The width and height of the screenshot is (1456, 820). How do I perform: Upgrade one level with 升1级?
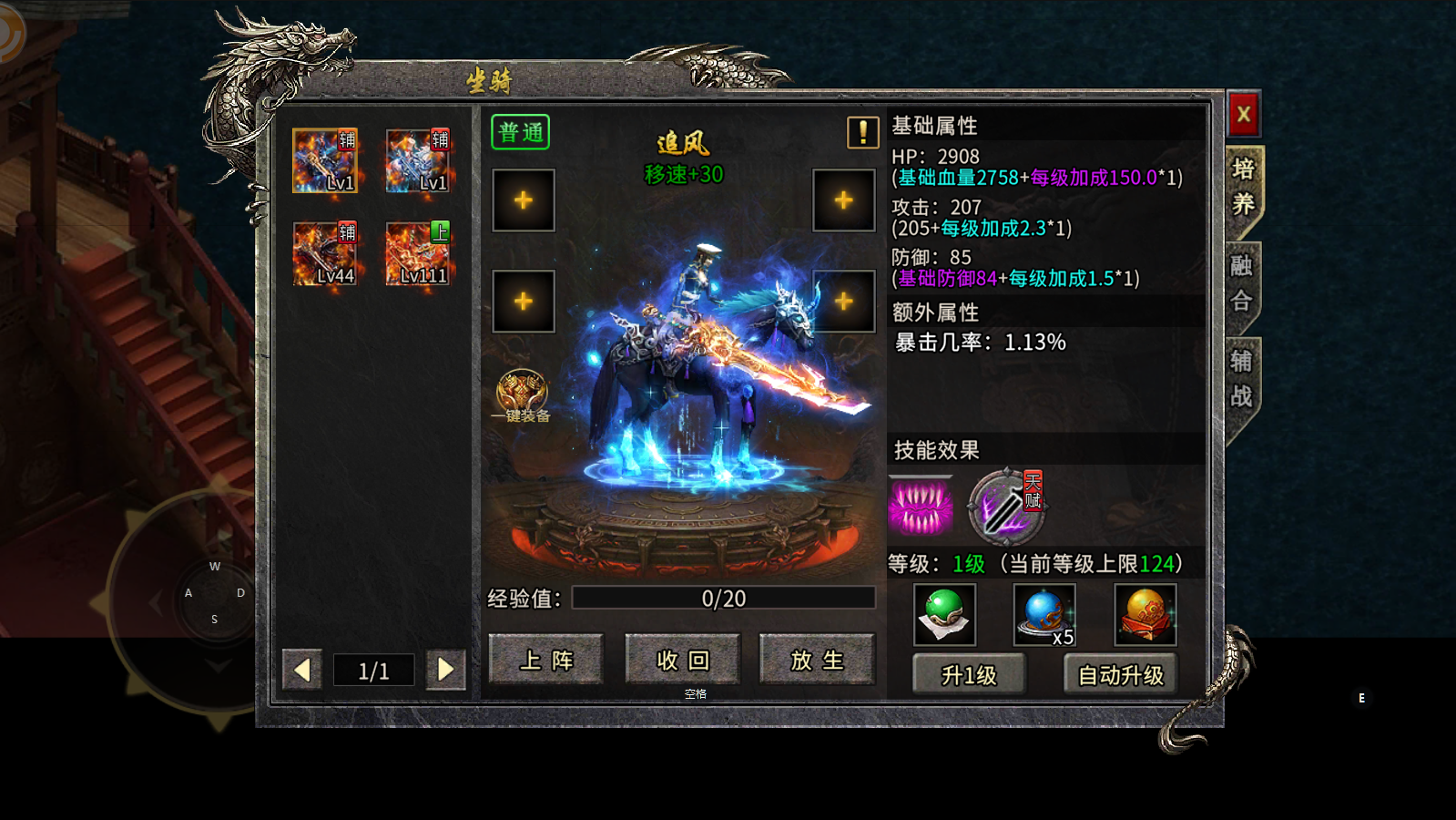pos(969,675)
